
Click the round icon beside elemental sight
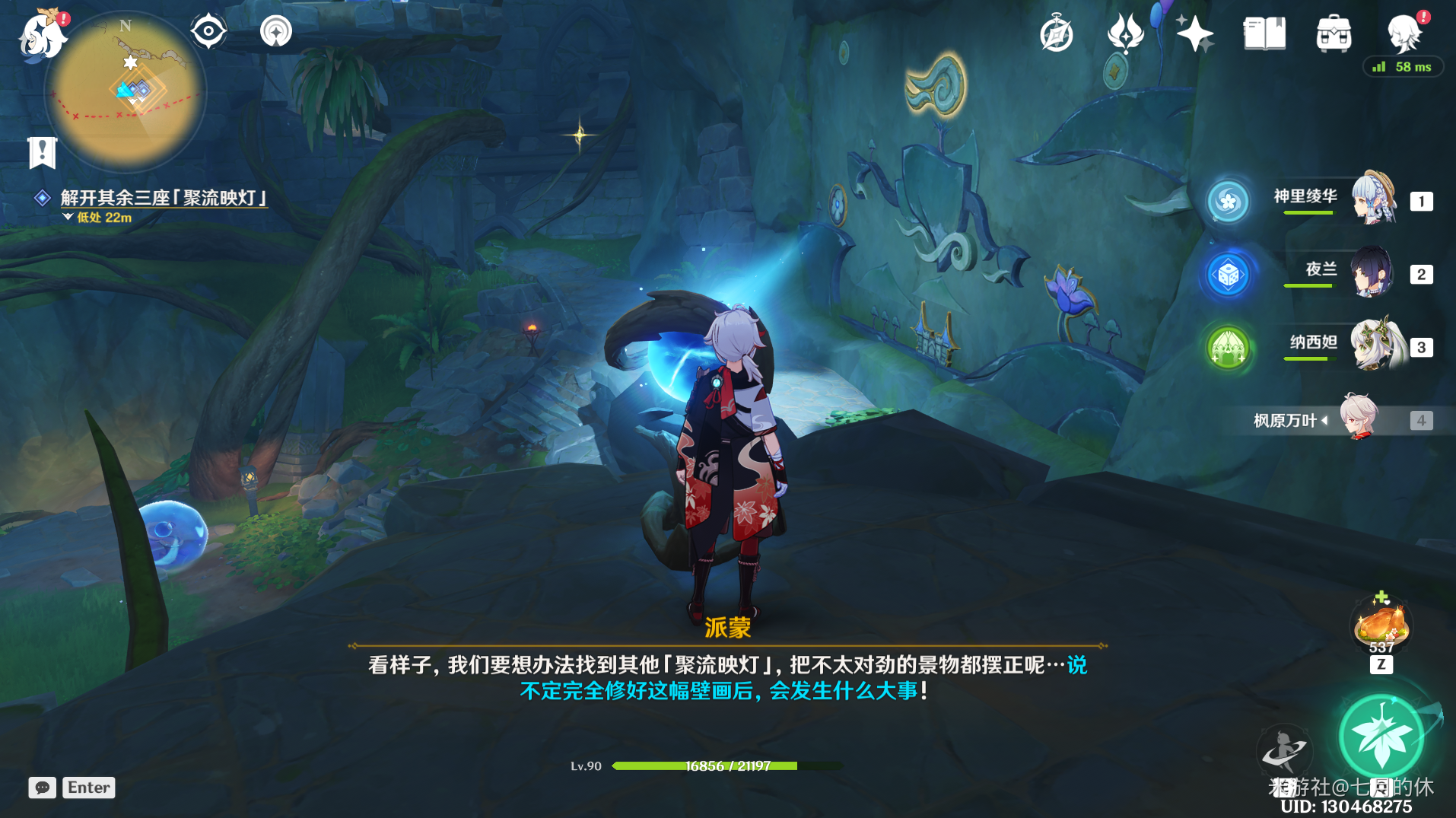[276, 32]
